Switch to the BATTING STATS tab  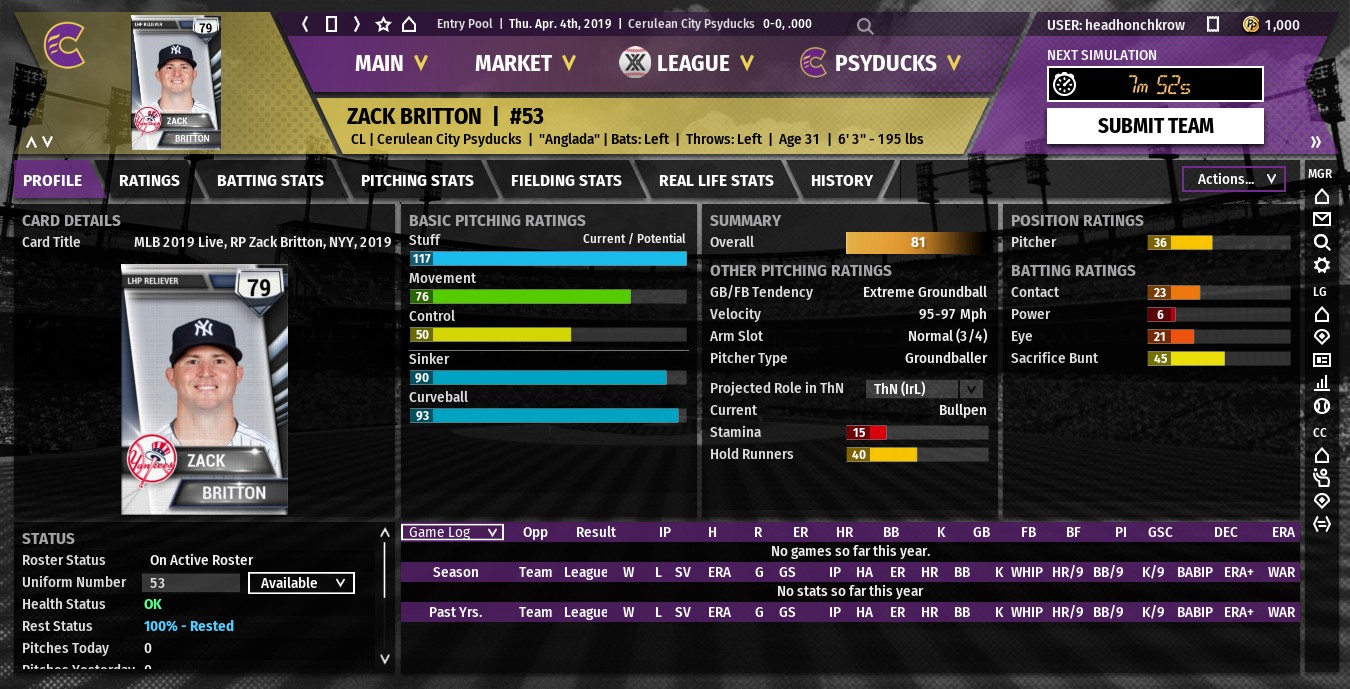click(270, 181)
